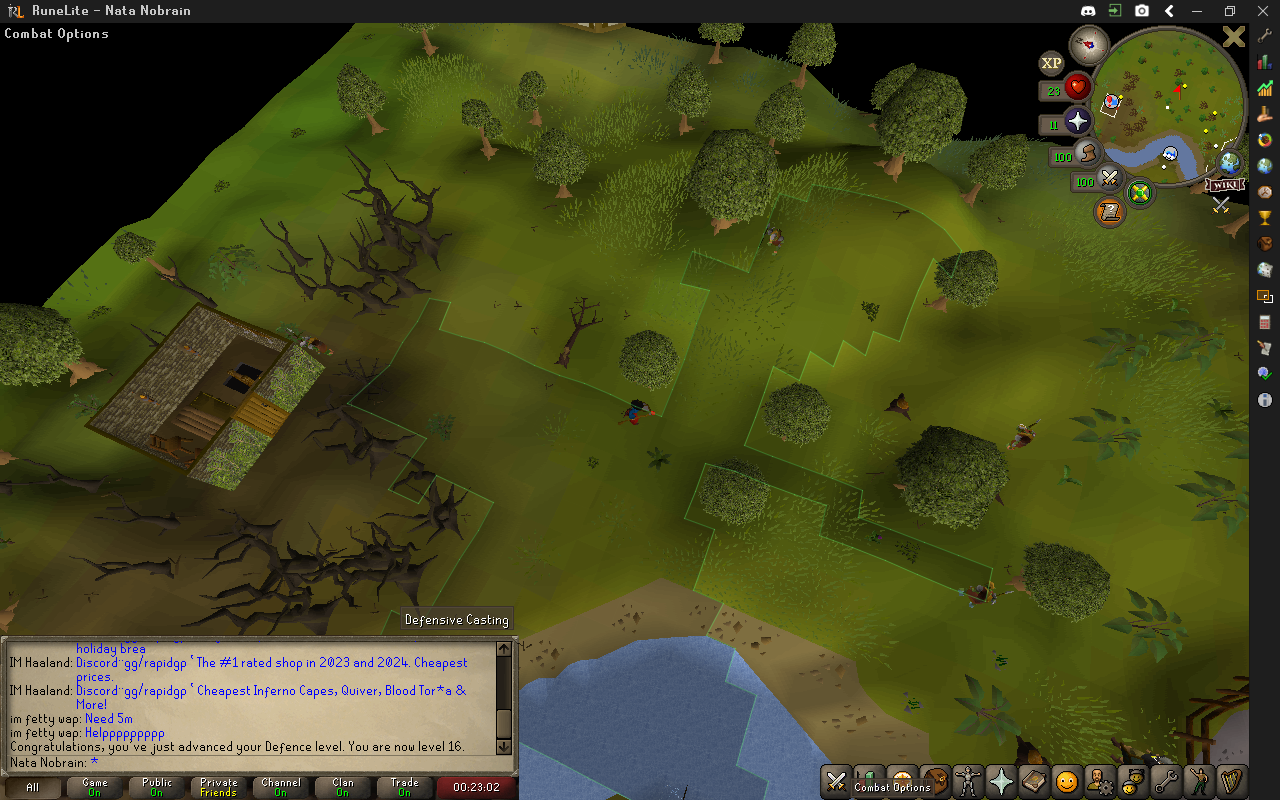Open the Equipment tab
1280x800 pixels.
point(969,781)
